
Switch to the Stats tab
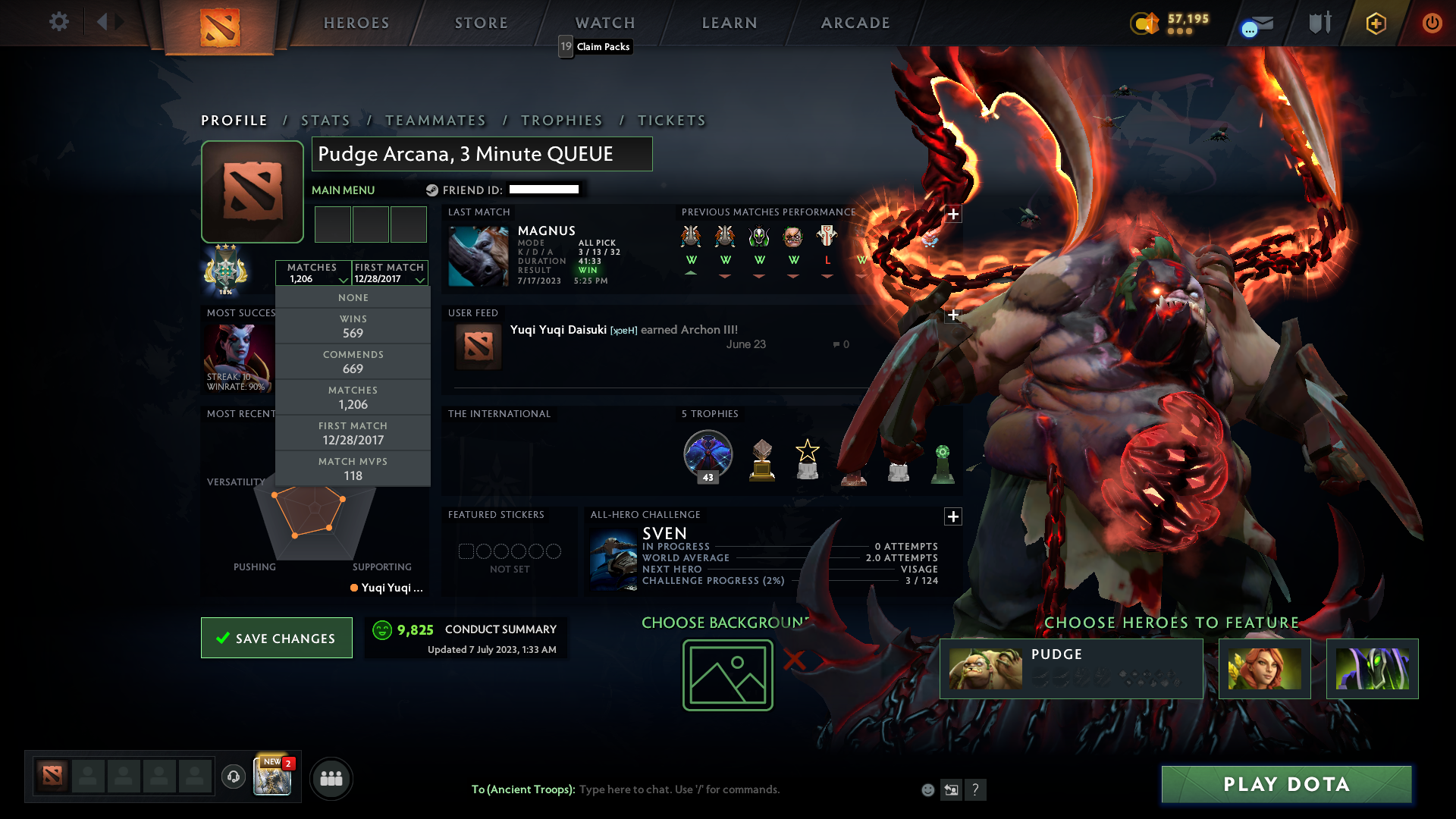[325, 120]
